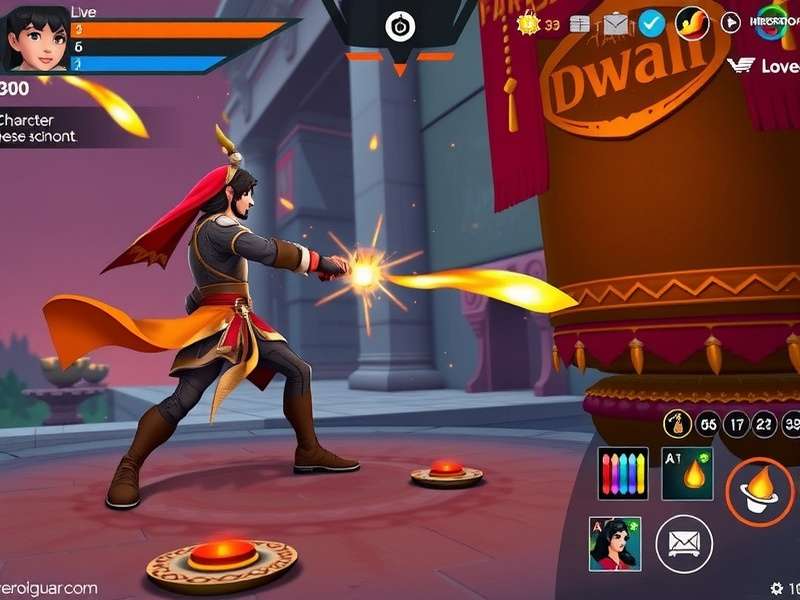Open the grey briefcase icon
This screenshot has height=600, width=800.
click(615, 22)
